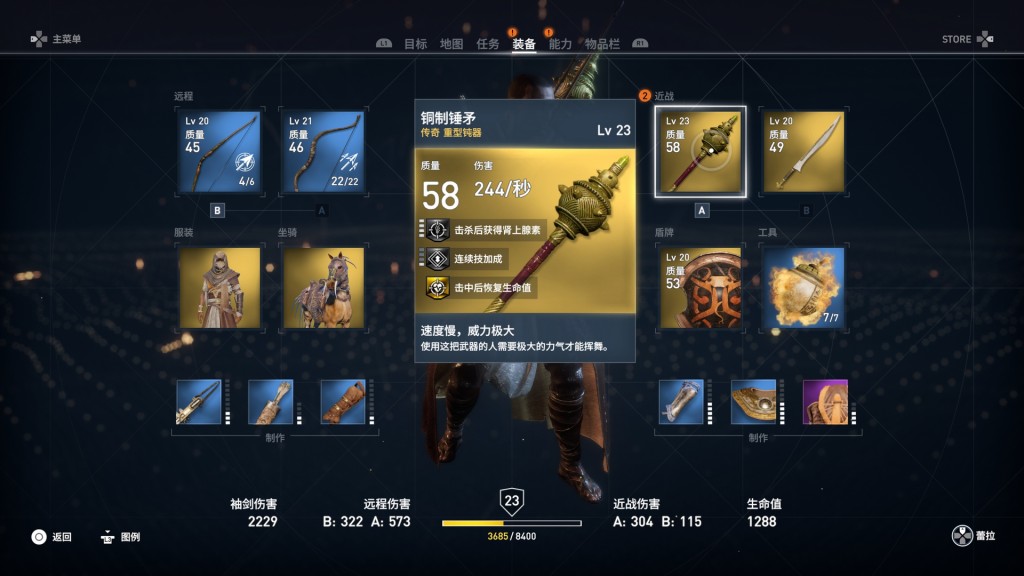
Task: Select the Lv 20 bow, quality 45
Action: [219, 152]
